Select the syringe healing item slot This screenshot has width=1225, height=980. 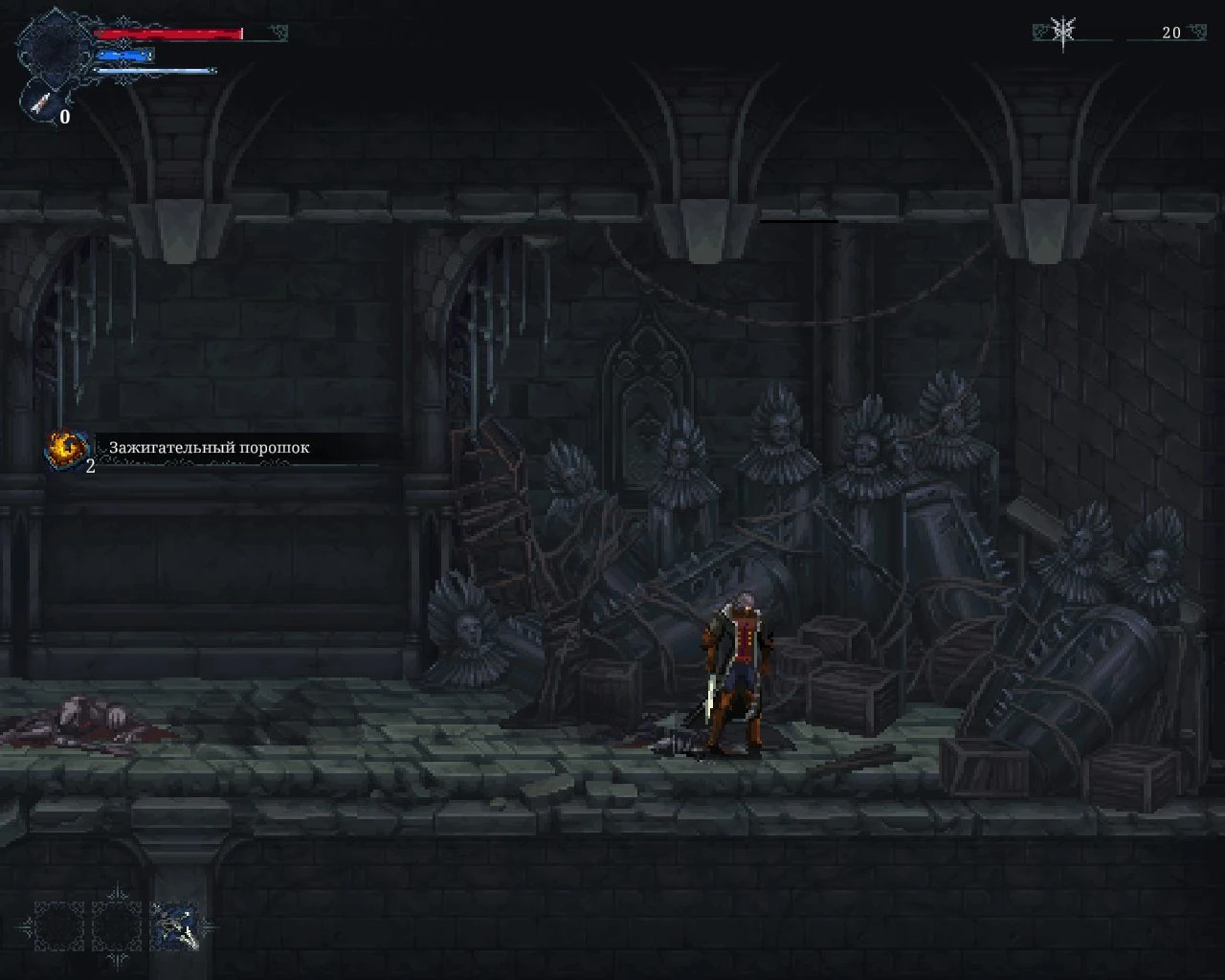click(41, 105)
